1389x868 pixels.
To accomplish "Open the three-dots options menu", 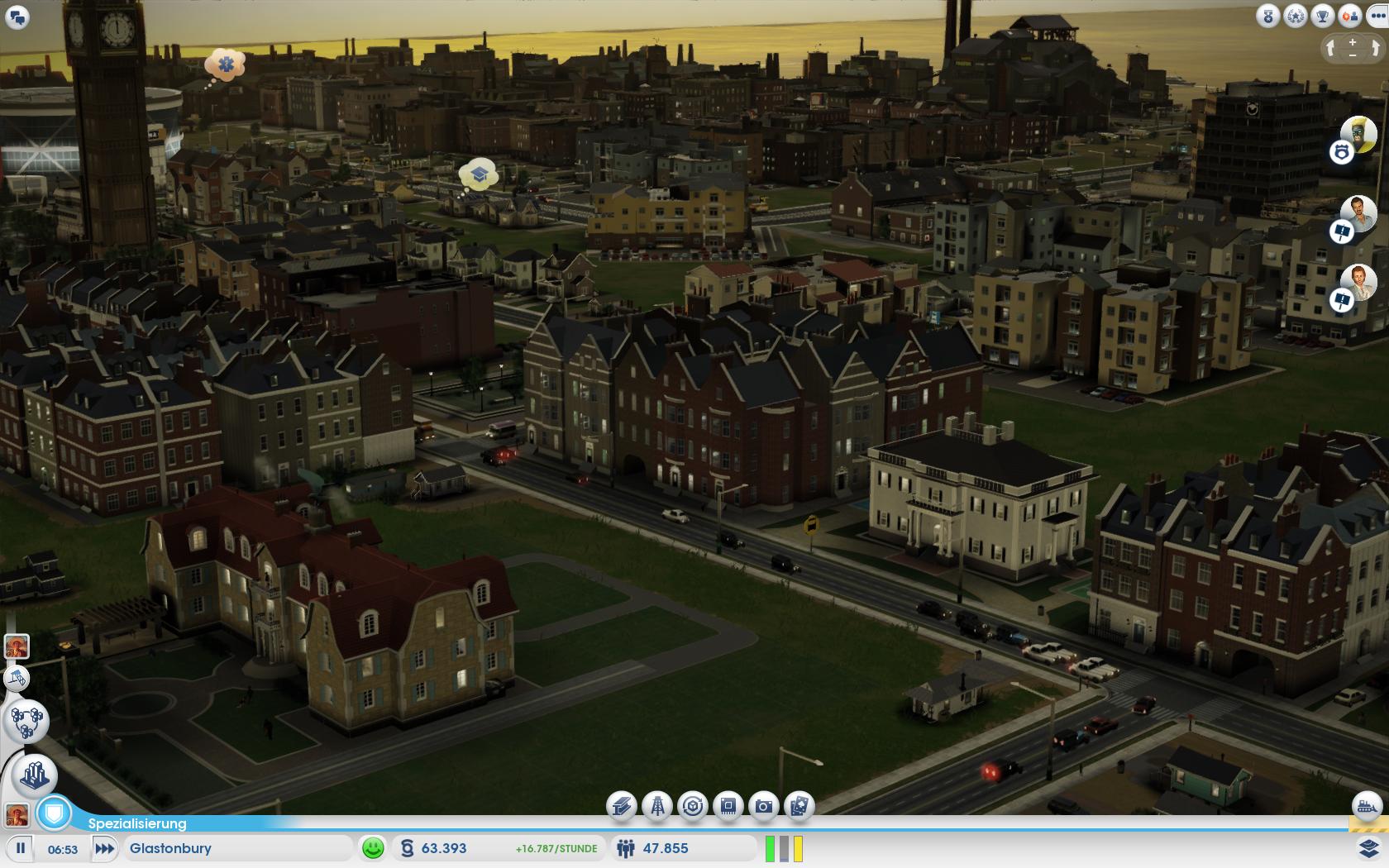I will tap(1377, 17).
